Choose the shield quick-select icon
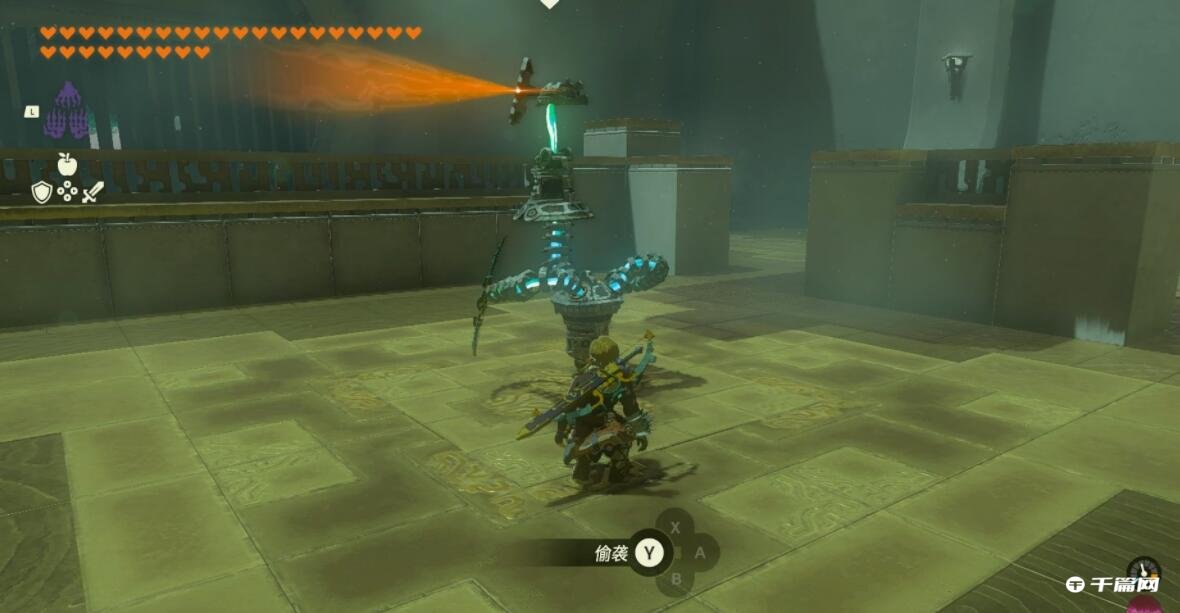Viewport: 1180px width, 613px height. 41,192
